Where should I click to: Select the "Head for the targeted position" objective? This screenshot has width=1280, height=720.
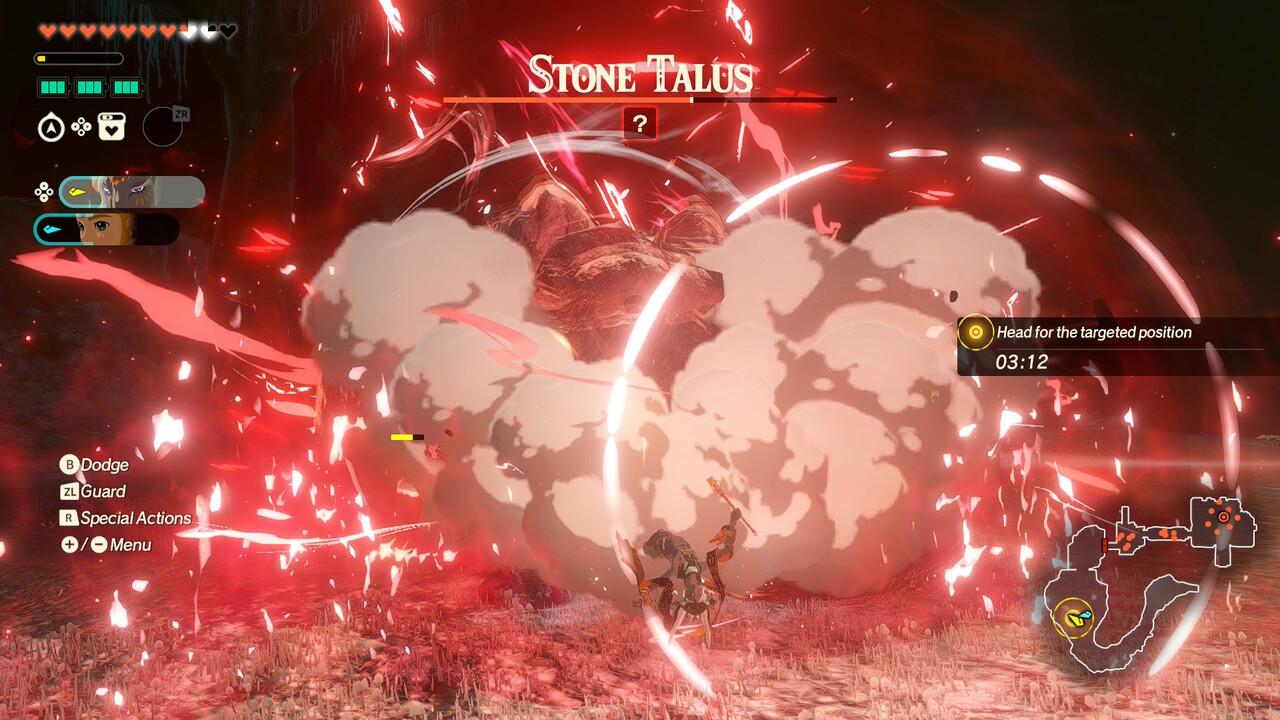coord(1094,333)
